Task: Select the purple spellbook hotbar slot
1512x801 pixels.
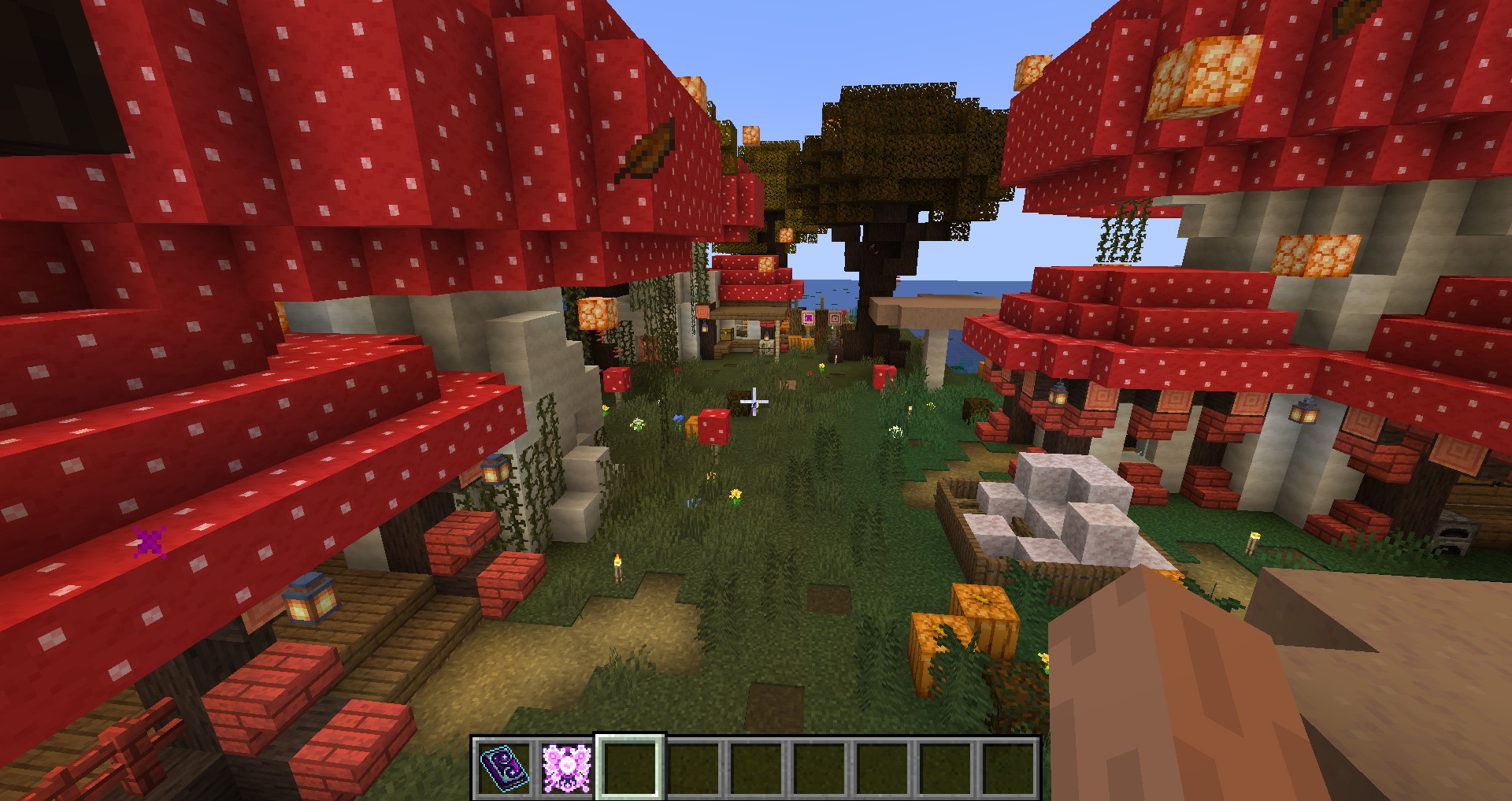Action: coord(502,767)
